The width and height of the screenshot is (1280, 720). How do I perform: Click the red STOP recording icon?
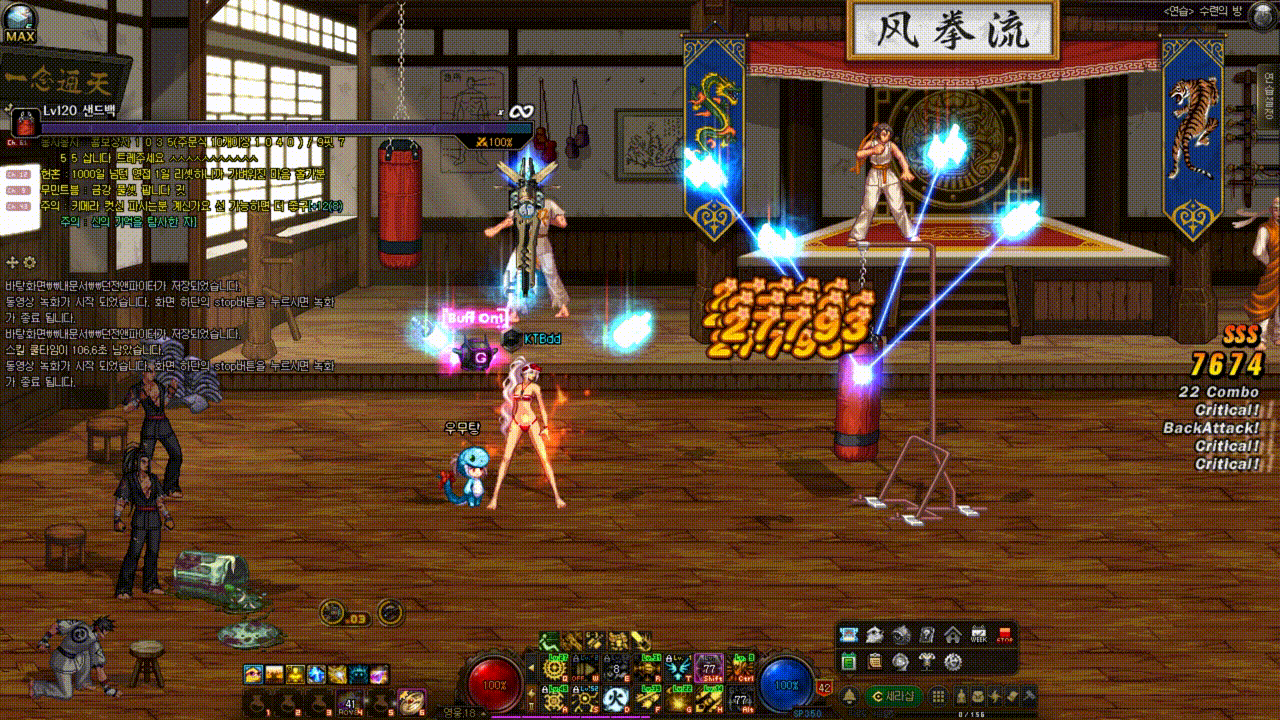(x=1005, y=635)
